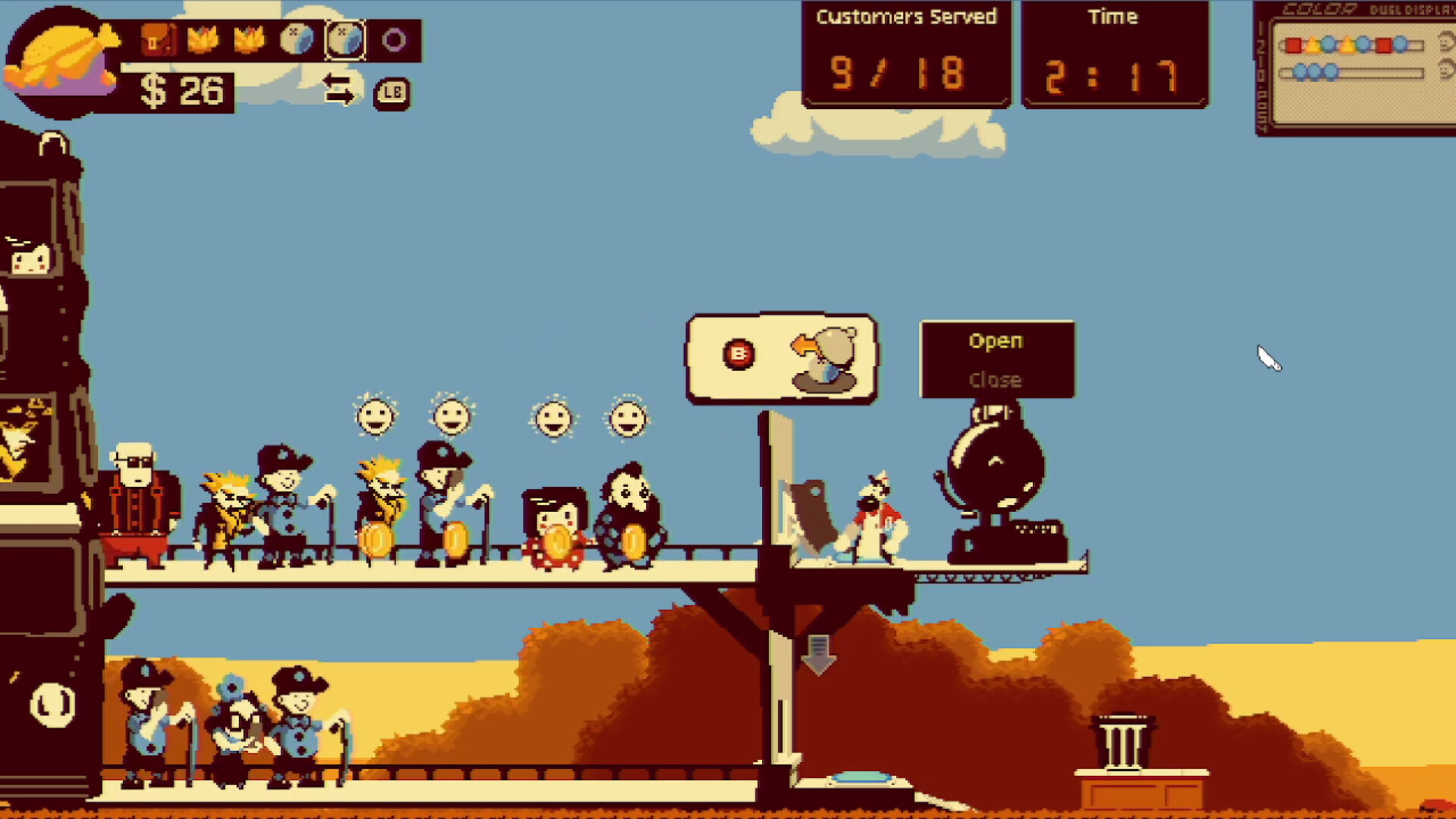Select the backpack slot in the hotbar

(x=158, y=40)
